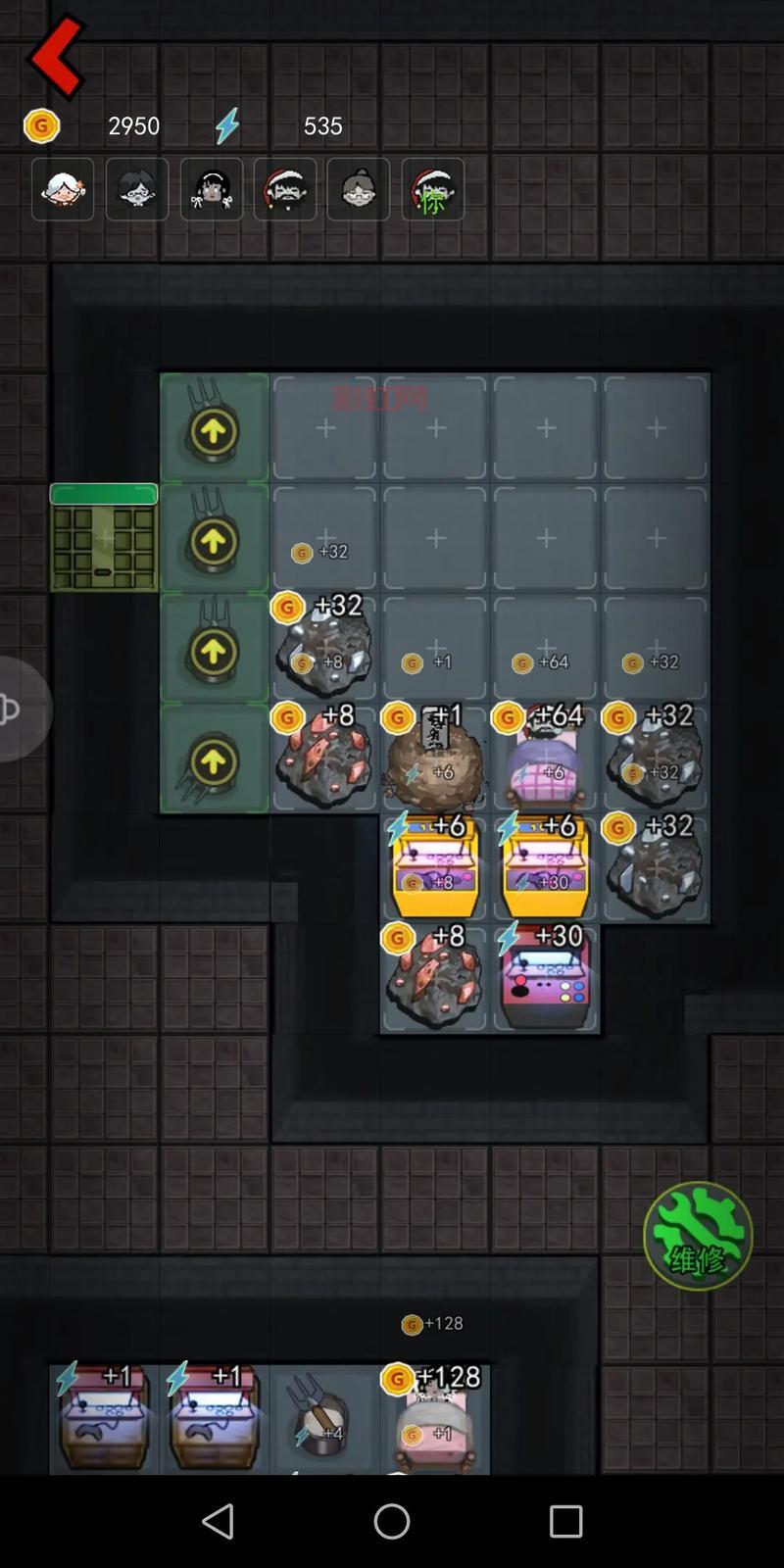Select the pink arcade machine tile

tap(546, 979)
